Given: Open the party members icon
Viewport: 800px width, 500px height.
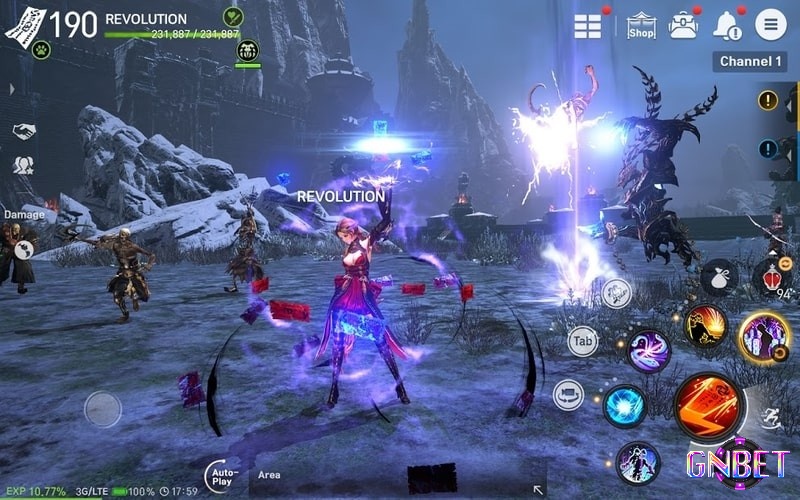Looking at the screenshot, I should pyautogui.click(x=23, y=166).
